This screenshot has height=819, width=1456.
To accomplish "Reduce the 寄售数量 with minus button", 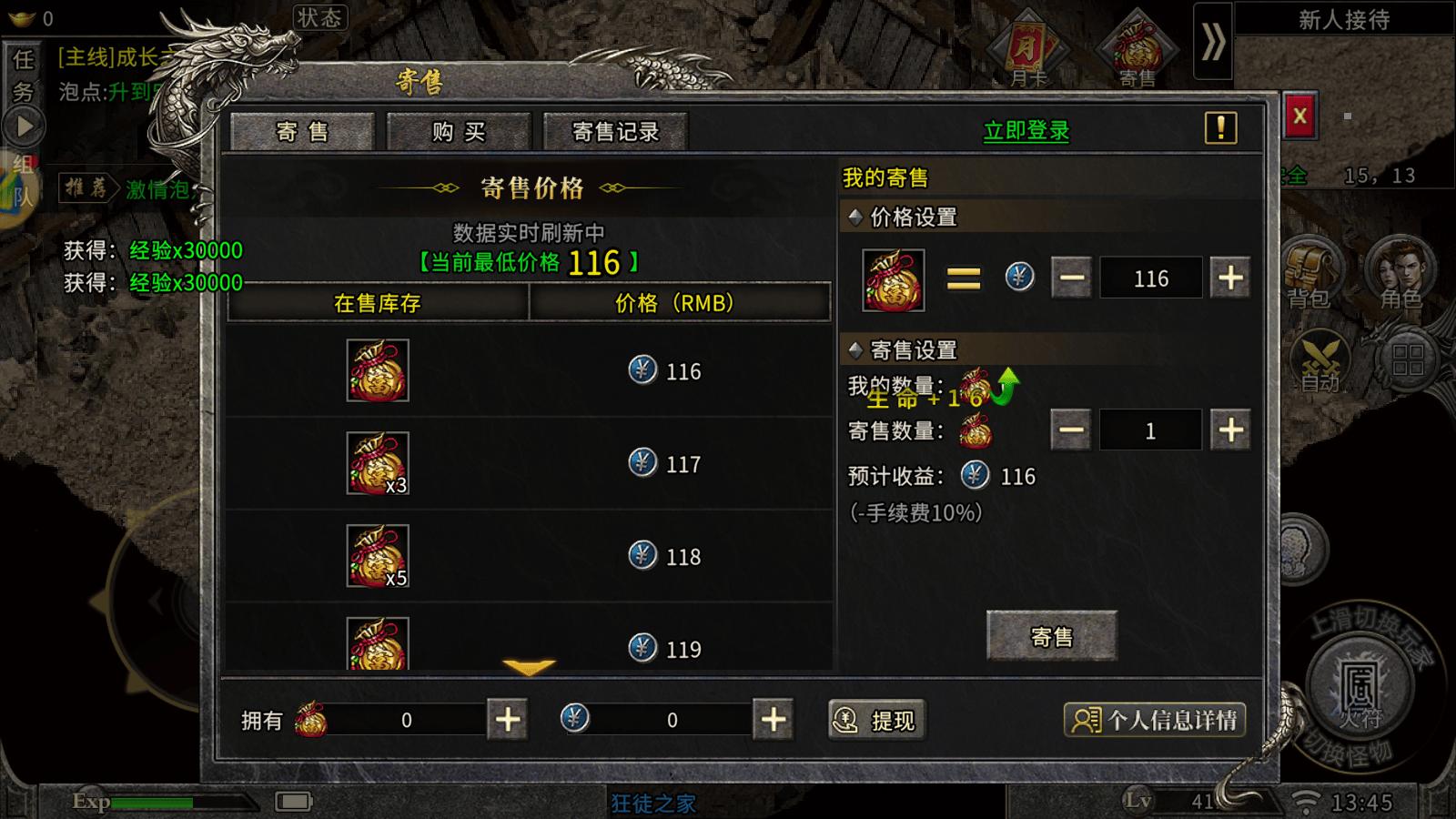I will tap(1071, 430).
